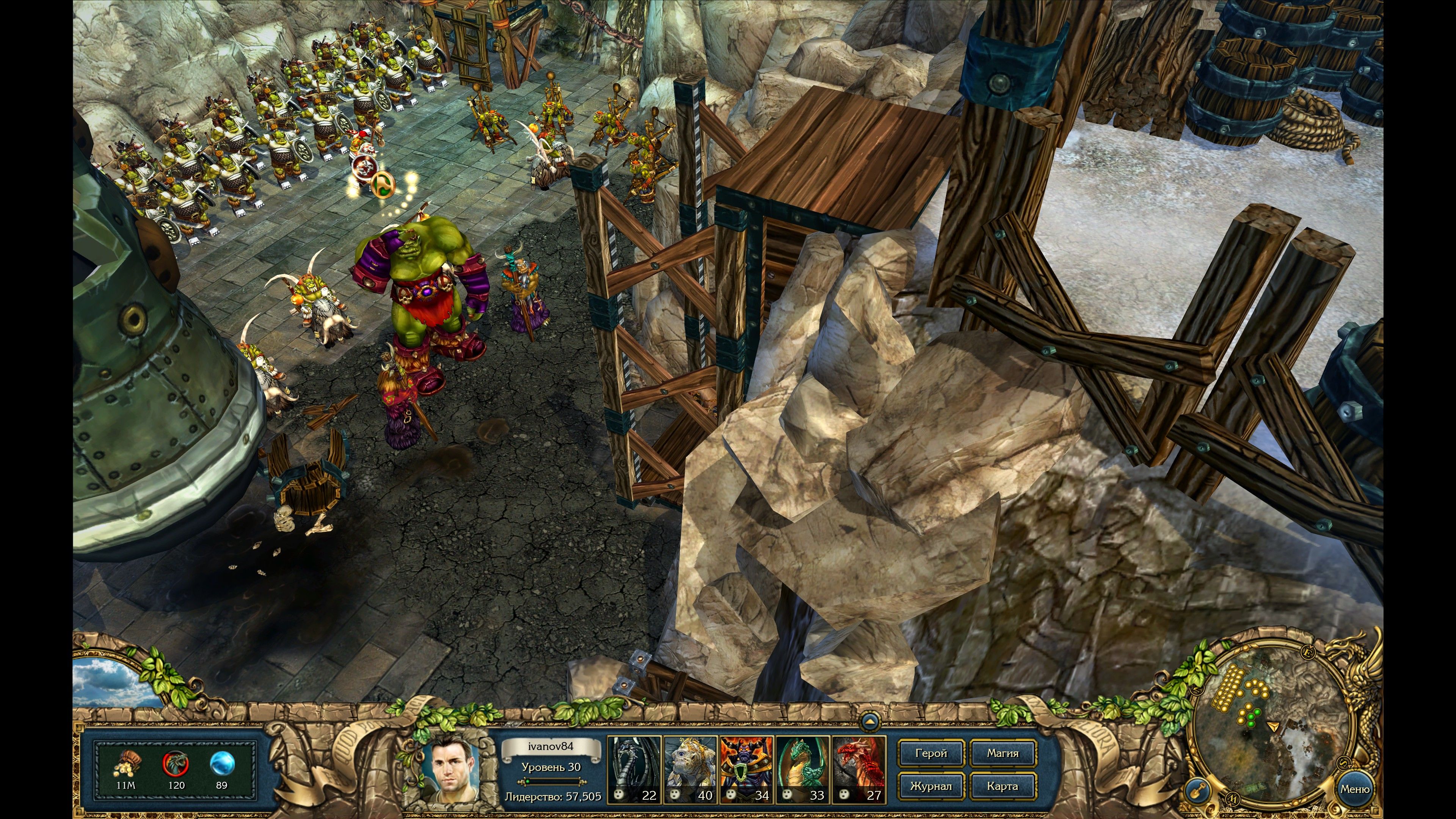Open the Журнал quest journal
The height and width of the screenshot is (819, 1456).
pyautogui.click(x=930, y=786)
